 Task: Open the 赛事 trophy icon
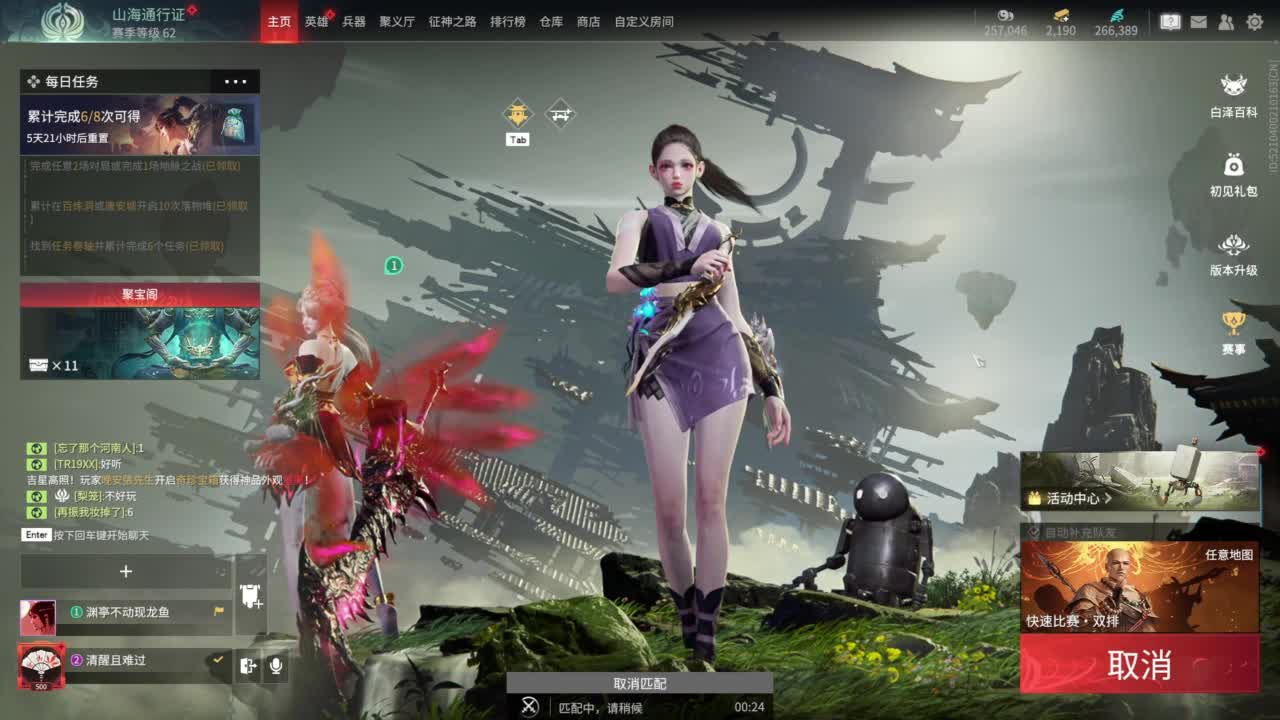pyautogui.click(x=1232, y=323)
